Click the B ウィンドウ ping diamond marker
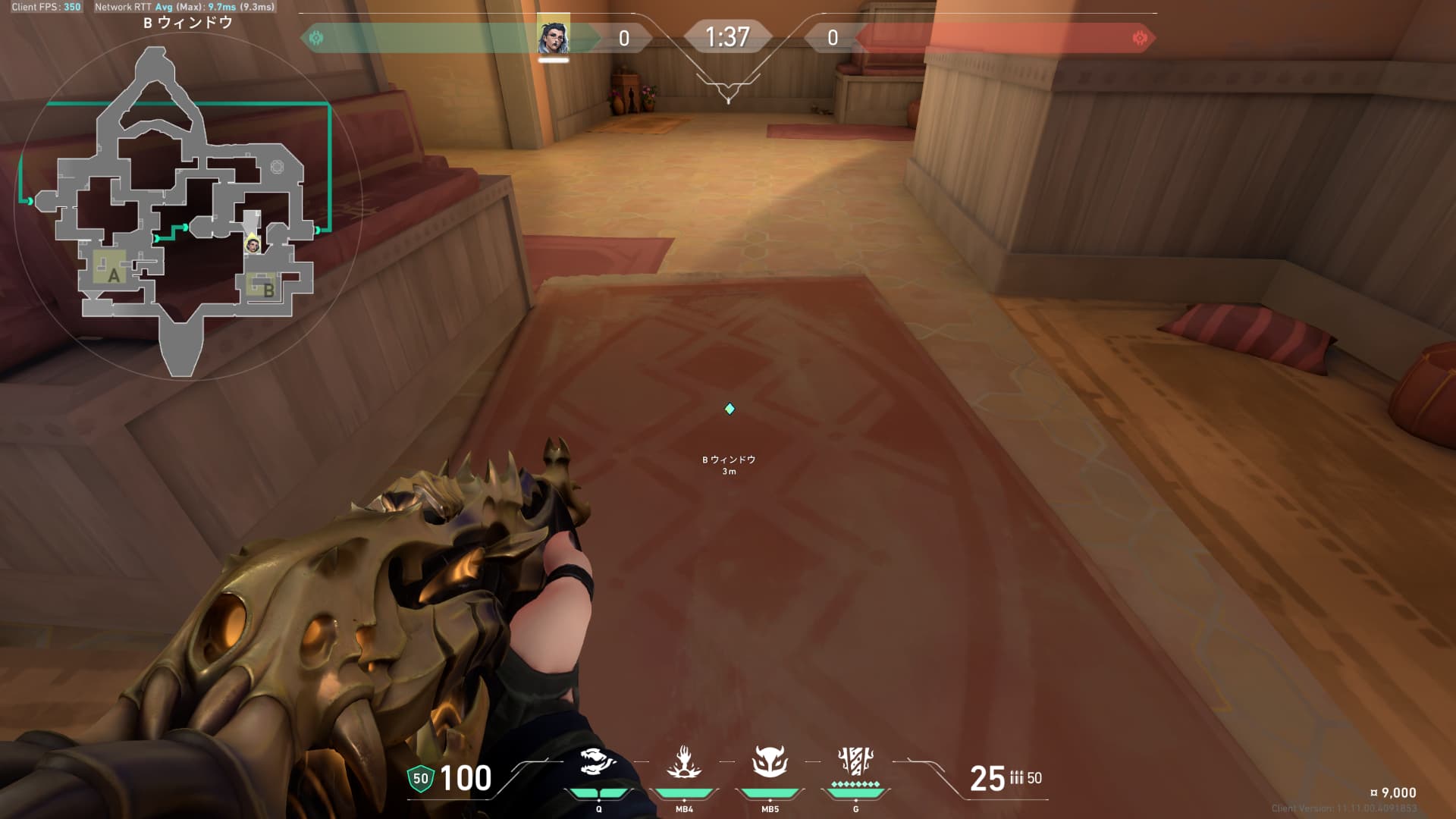This screenshot has height=819, width=1456. point(730,409)
